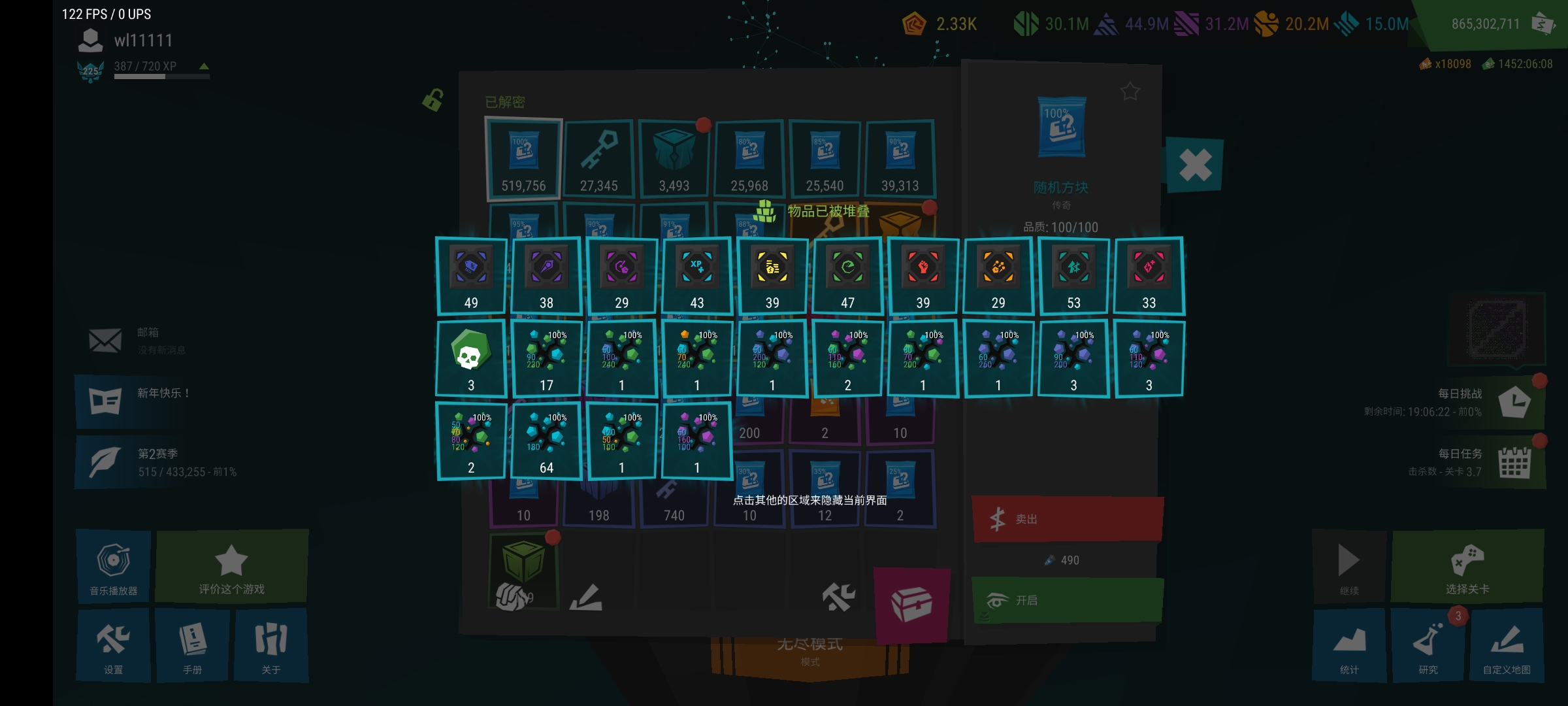Open the 统计 statistics screen
The width and height of the screenshot is (1568, 706).
coord(1349,645)
